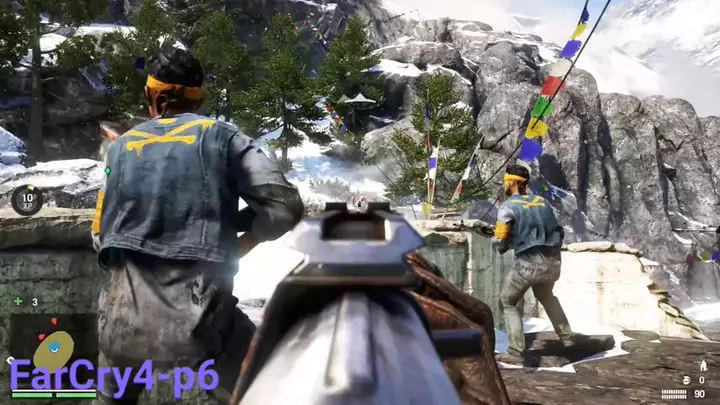Viewport: 720px width, 405px height.
Task: Click the green healing syringe icon
Action: (18, 301)
